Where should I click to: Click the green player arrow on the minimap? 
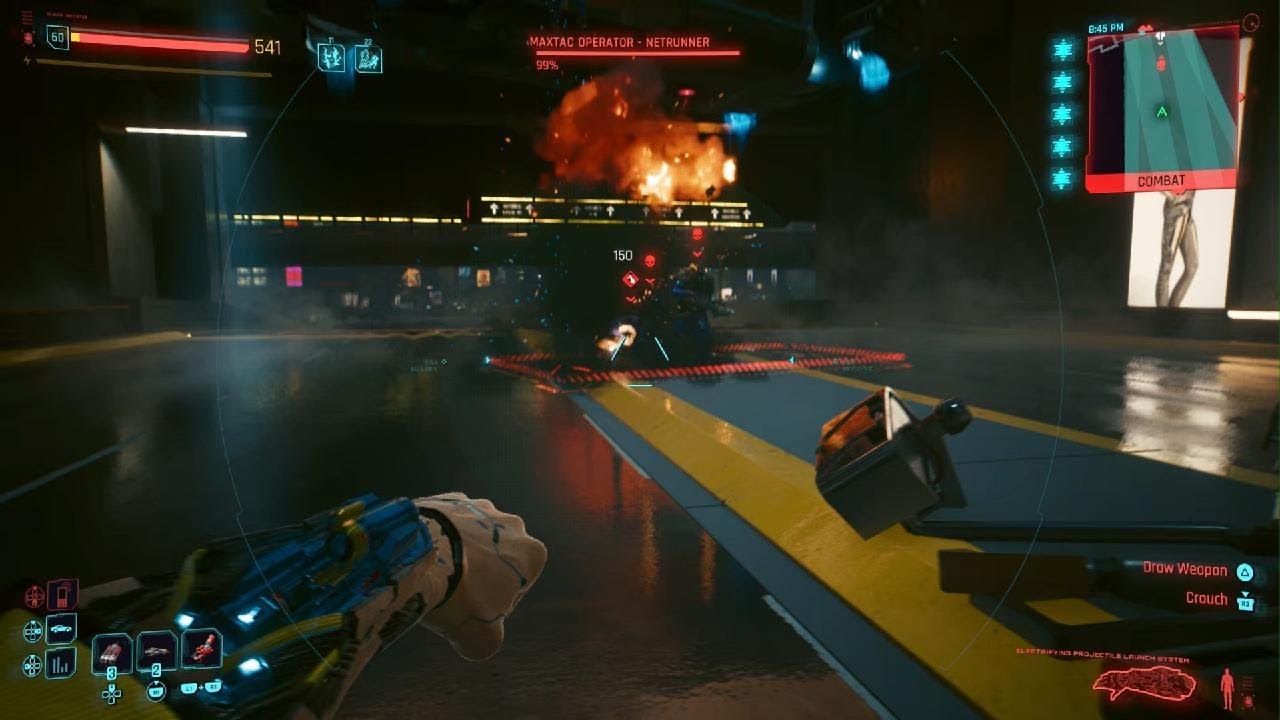click(1161, 110)
